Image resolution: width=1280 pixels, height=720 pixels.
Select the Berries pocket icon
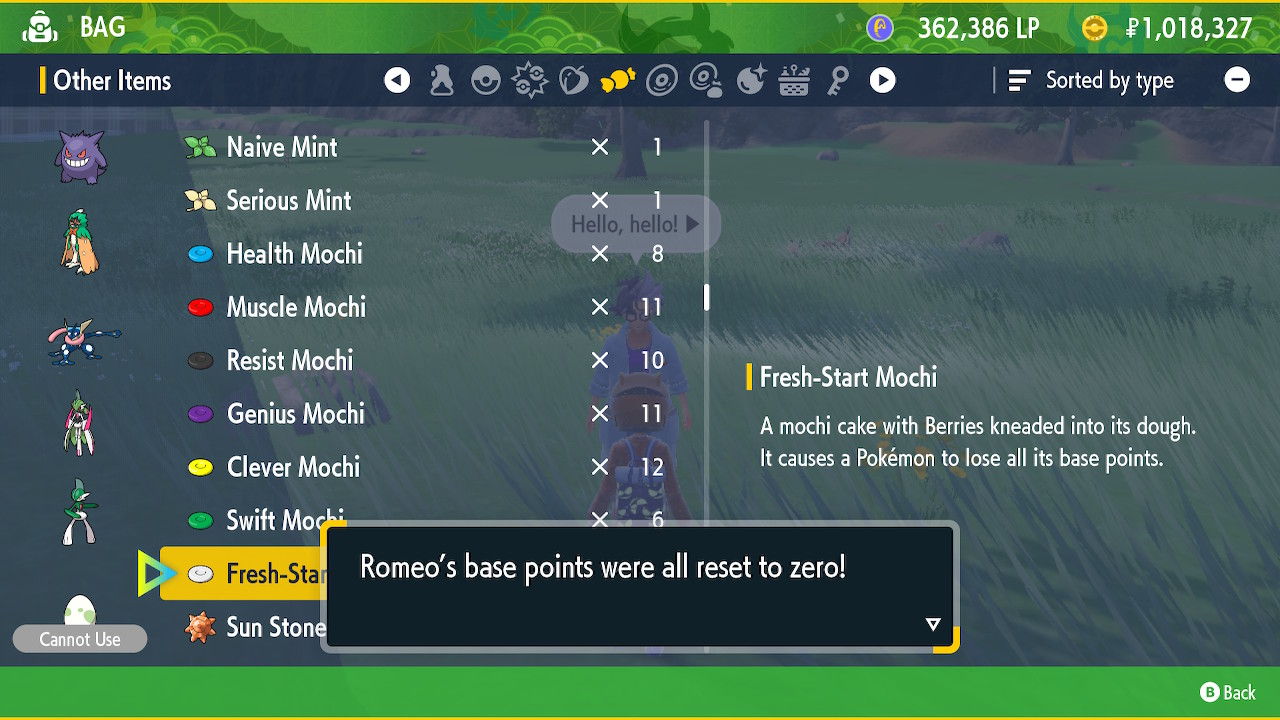point(574,80)
